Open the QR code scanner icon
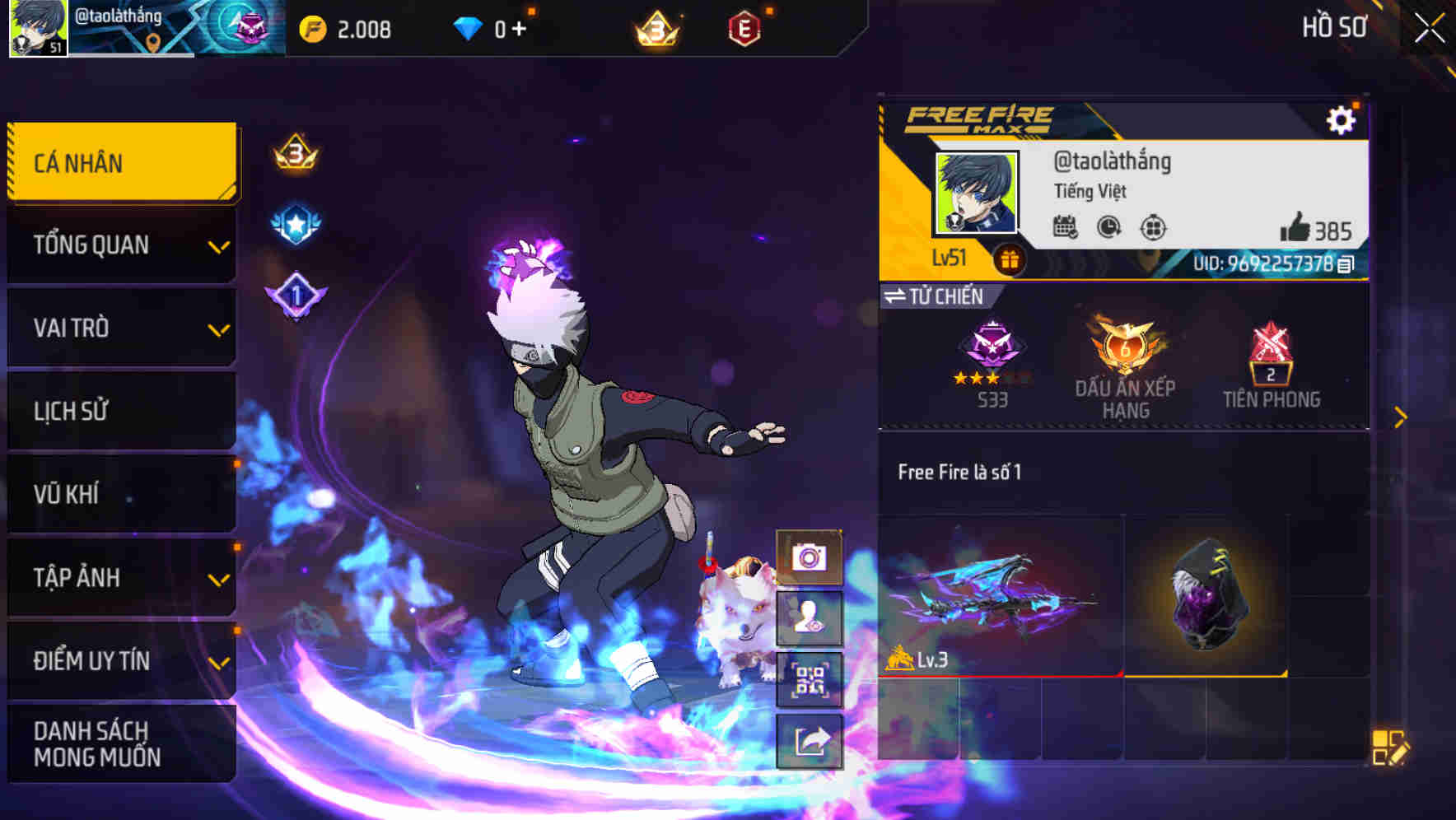The image size is (1456, 820). pos(811,680)
